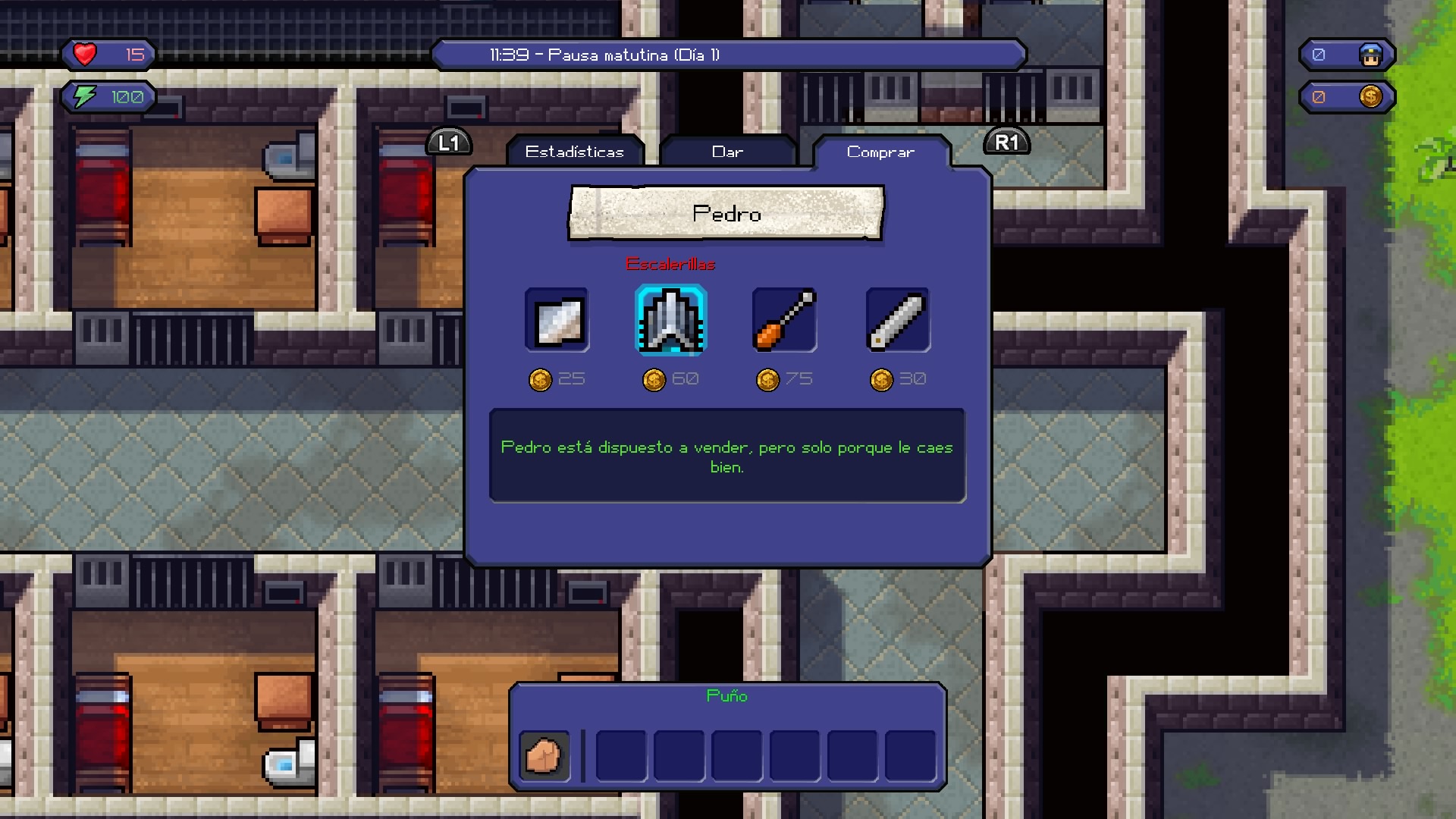The width and height of the screenshot is (1456, 819).
Task: Pick the metal file item priced 30
Action: pyautogui.click(x=898, y=320)
